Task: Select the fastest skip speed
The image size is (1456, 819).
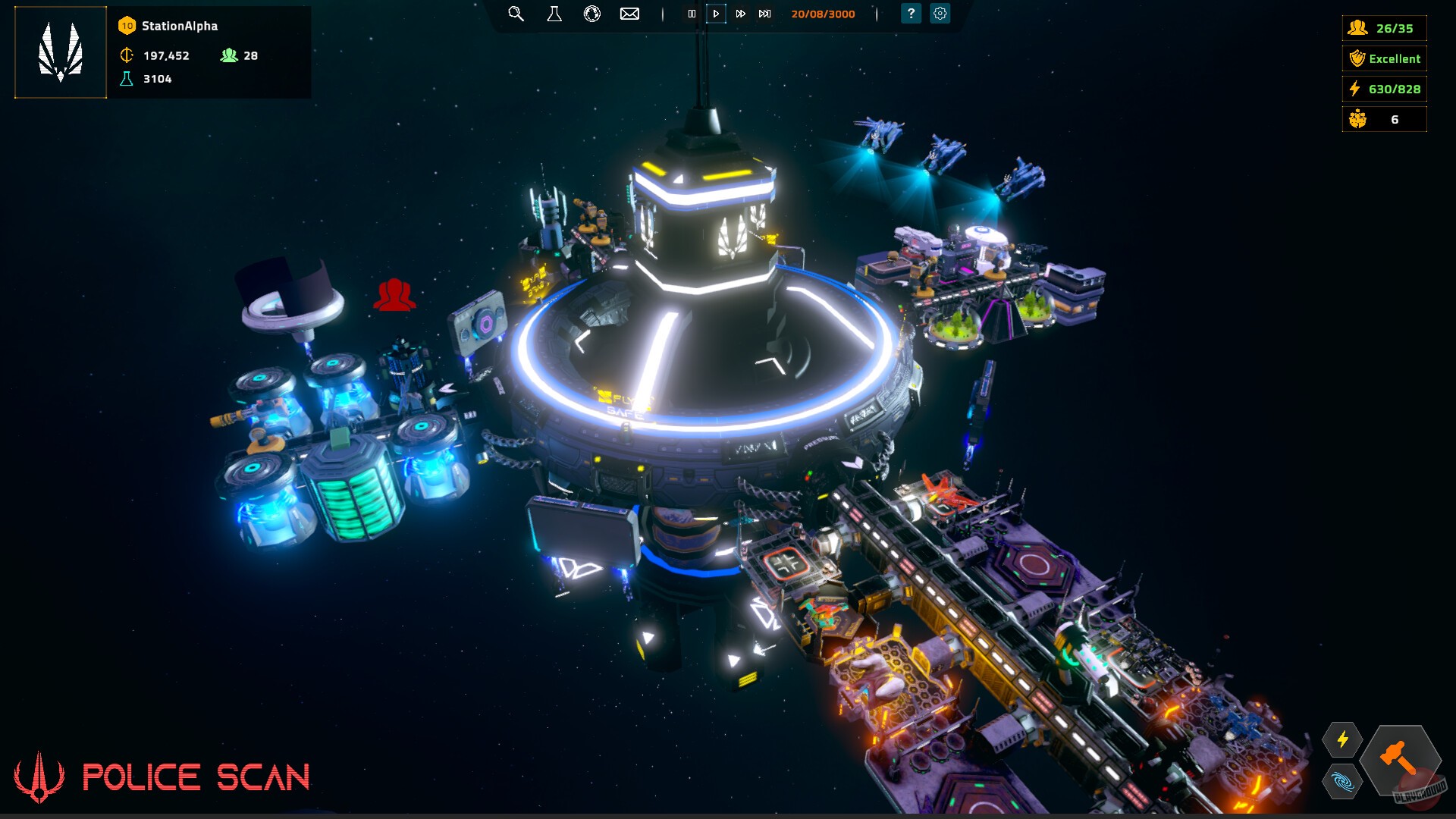Action: 764,14
